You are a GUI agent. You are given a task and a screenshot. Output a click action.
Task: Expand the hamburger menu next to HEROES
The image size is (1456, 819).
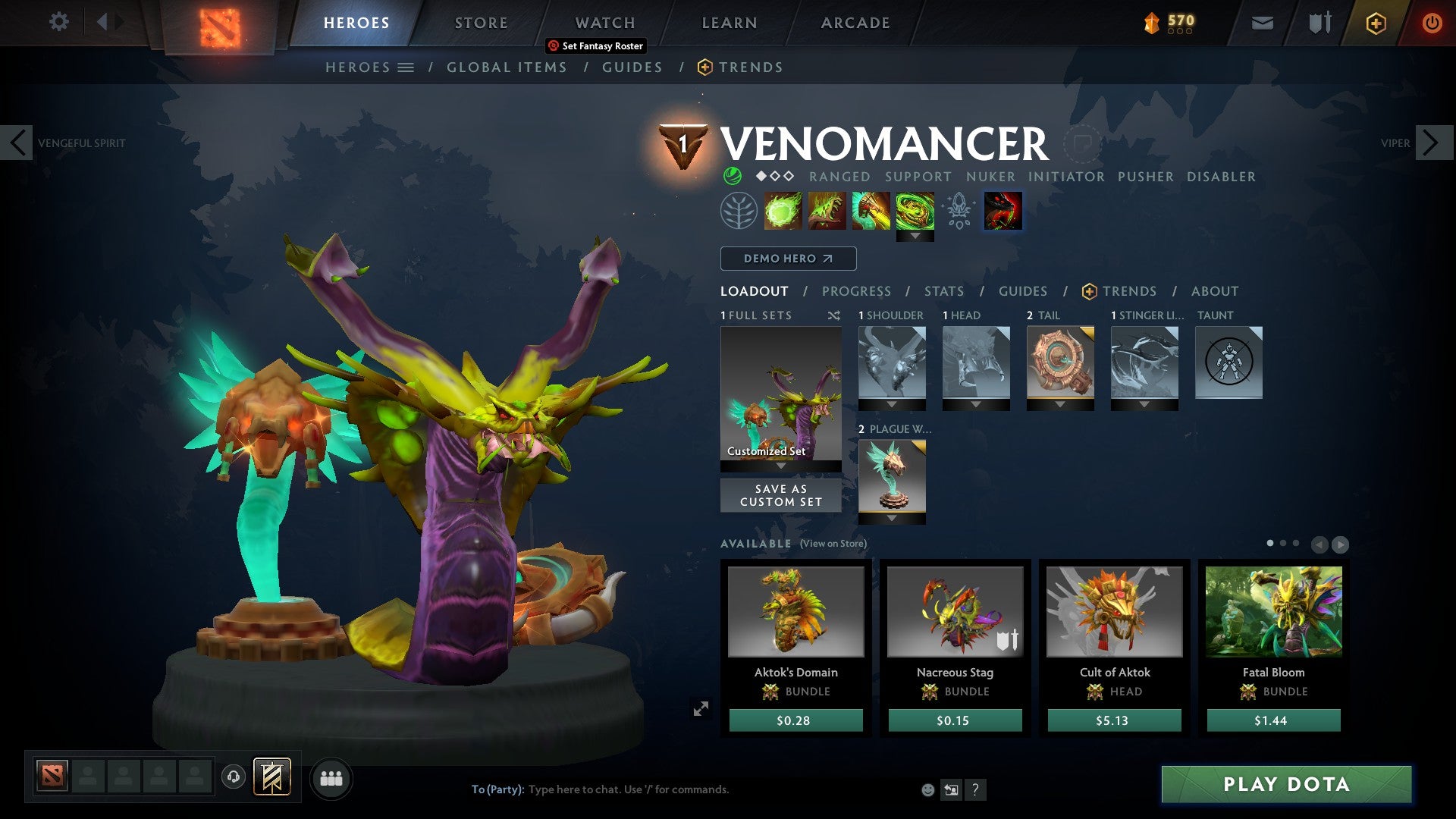tap(406, 67)
